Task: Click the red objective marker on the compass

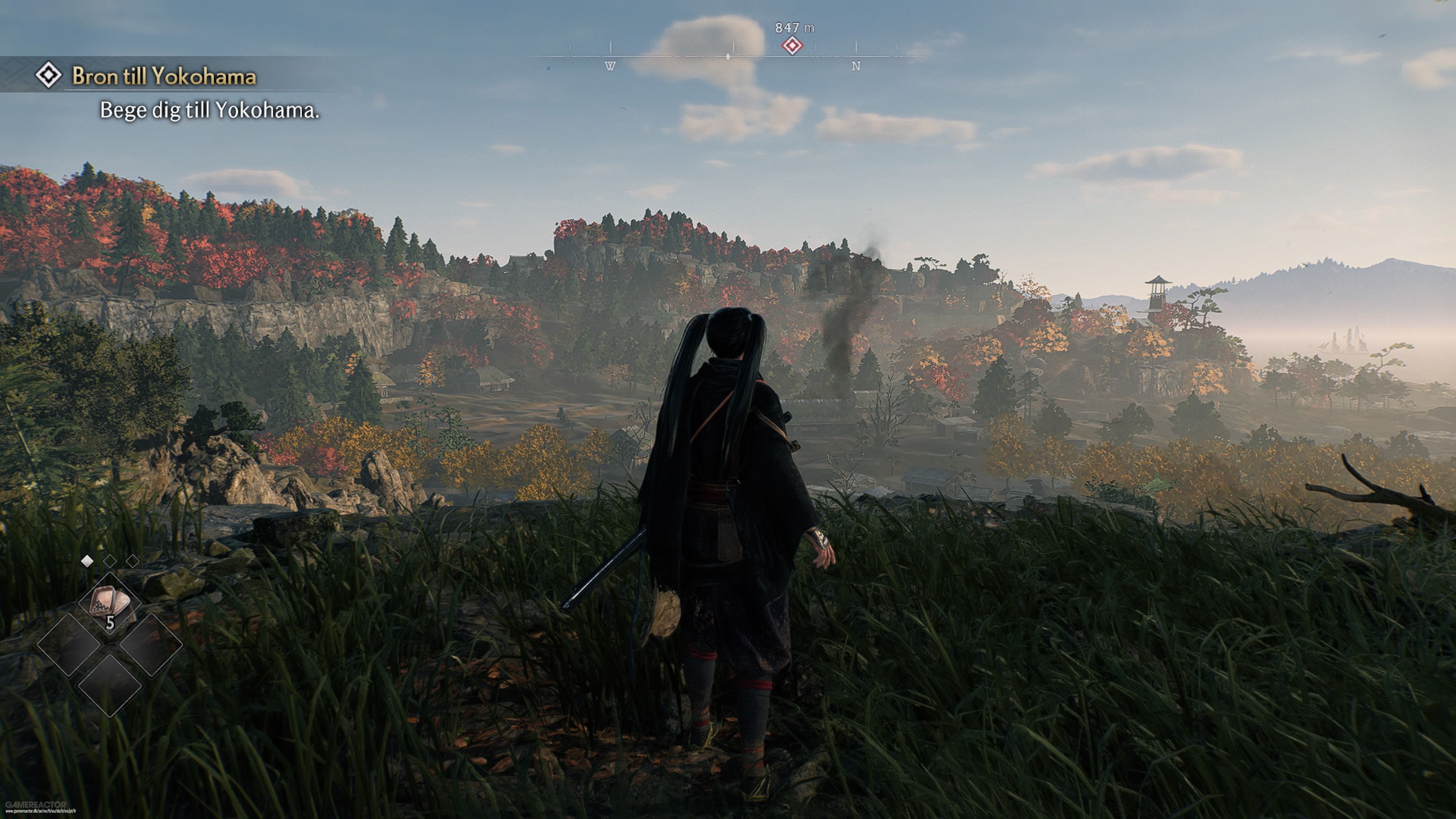Action: pos(792,45)
